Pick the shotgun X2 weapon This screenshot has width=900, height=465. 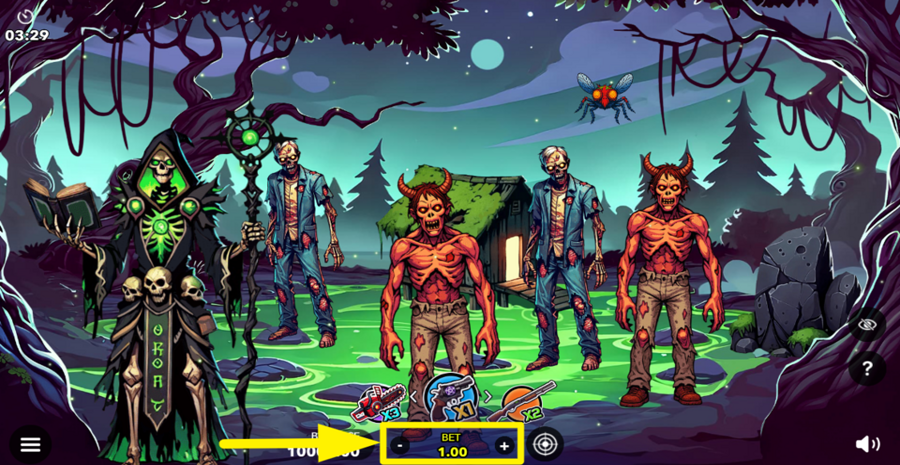[519, 403]
